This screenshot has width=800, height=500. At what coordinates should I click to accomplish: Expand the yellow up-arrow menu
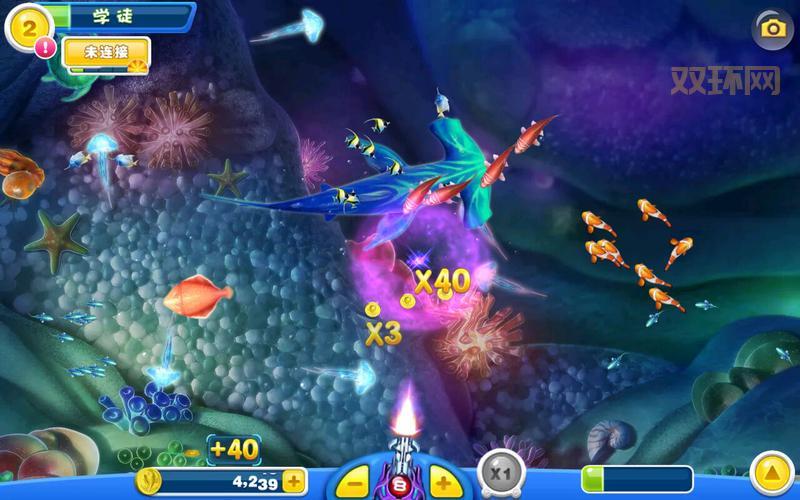point(771,473)
